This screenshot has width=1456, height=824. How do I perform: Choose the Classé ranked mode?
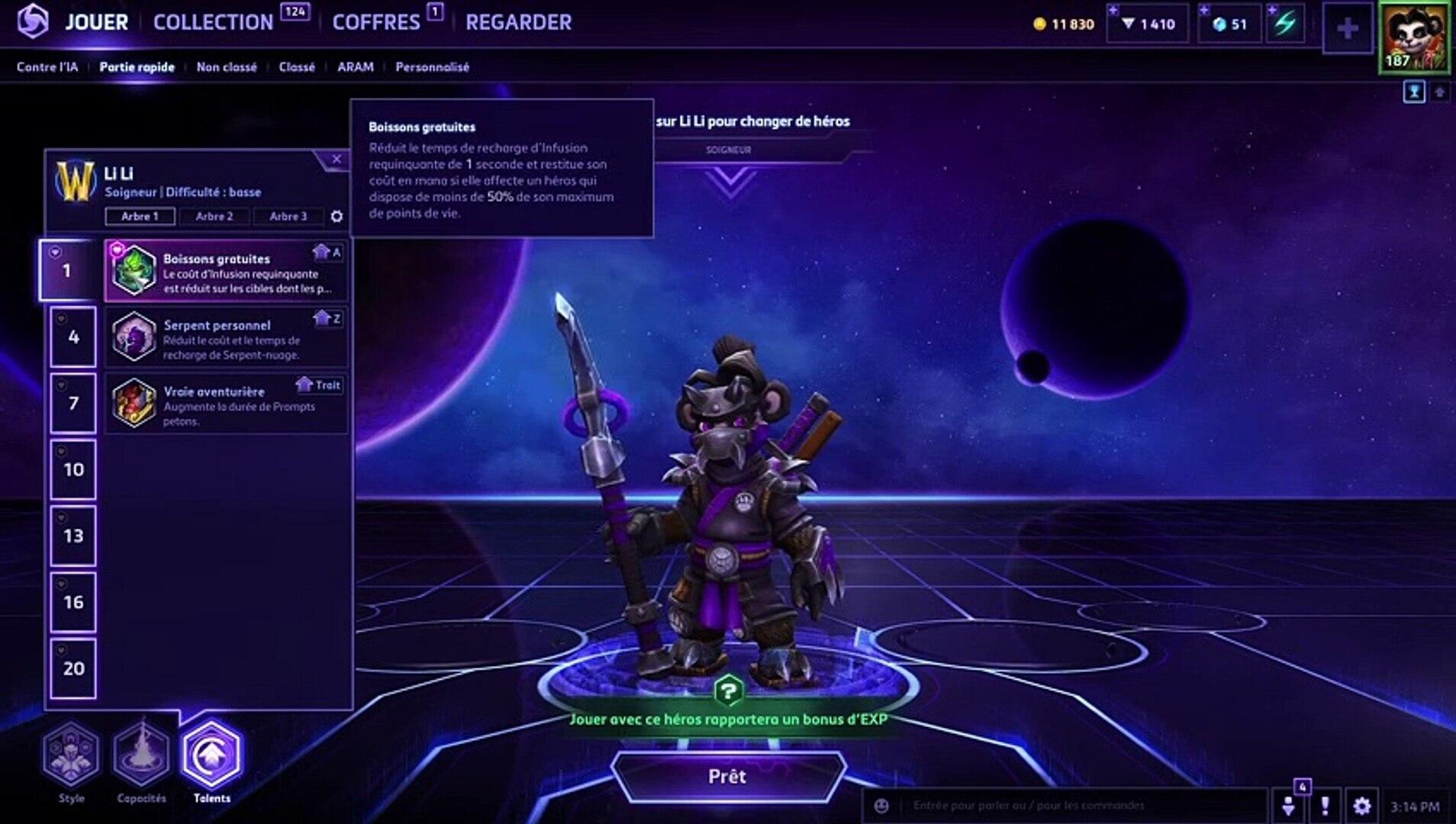[297, 67]
